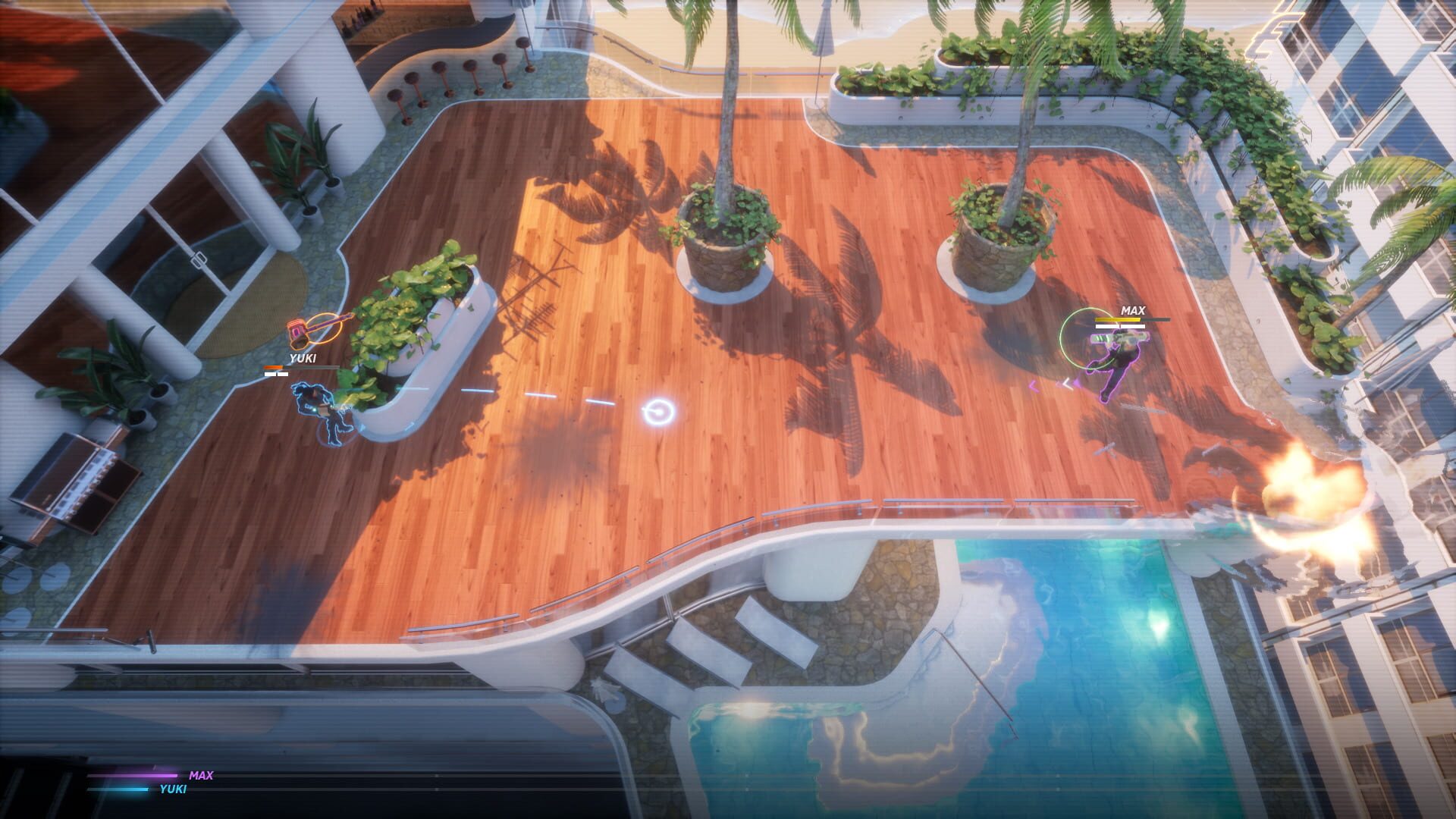Click MAX's white ammo pips
Image resolution: width=1456 pixels, height=819 pixels.
[x=1120, y=326]
